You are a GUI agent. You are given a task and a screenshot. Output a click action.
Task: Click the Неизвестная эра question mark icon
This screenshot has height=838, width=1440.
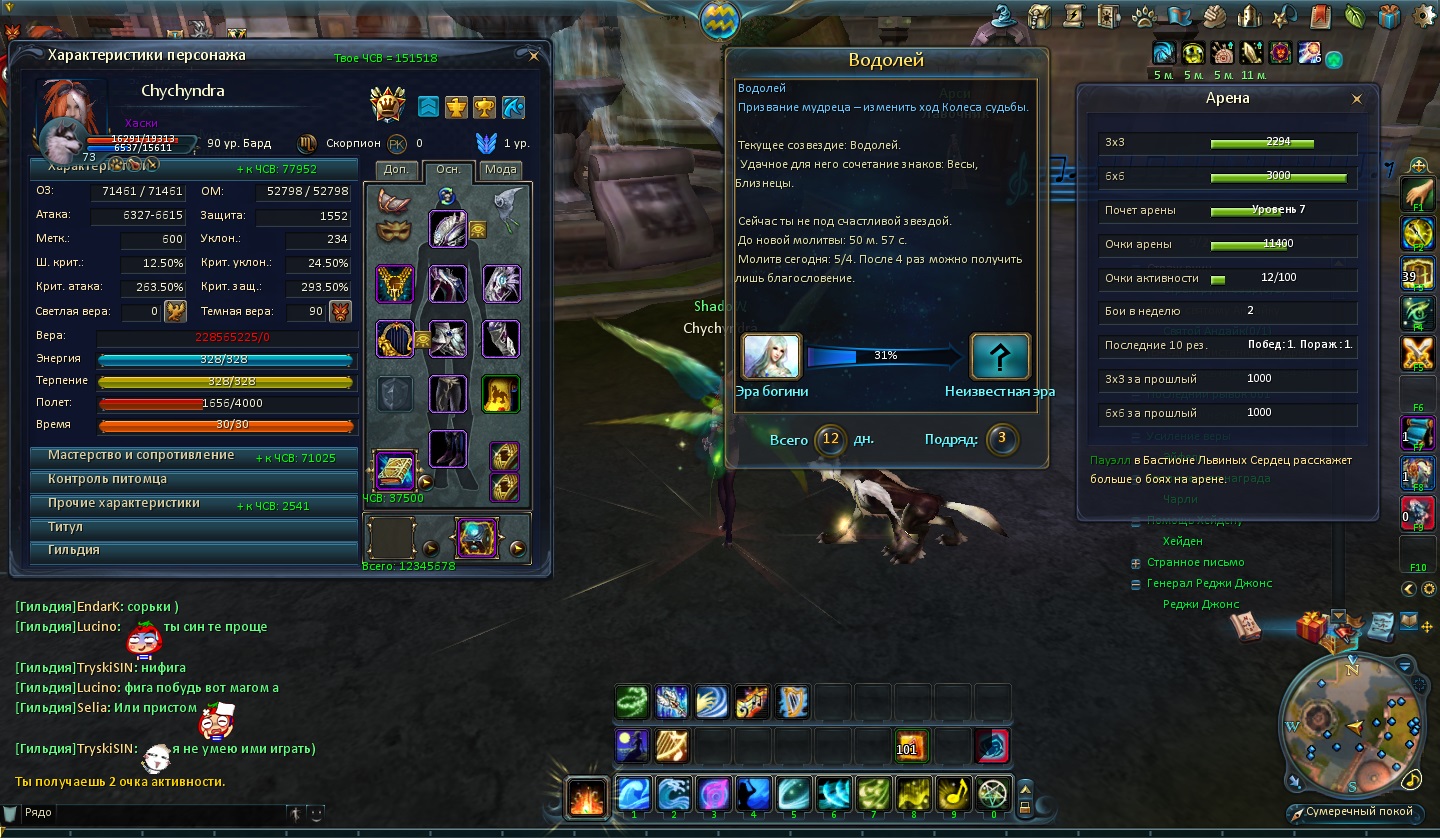click(1000, 357)
